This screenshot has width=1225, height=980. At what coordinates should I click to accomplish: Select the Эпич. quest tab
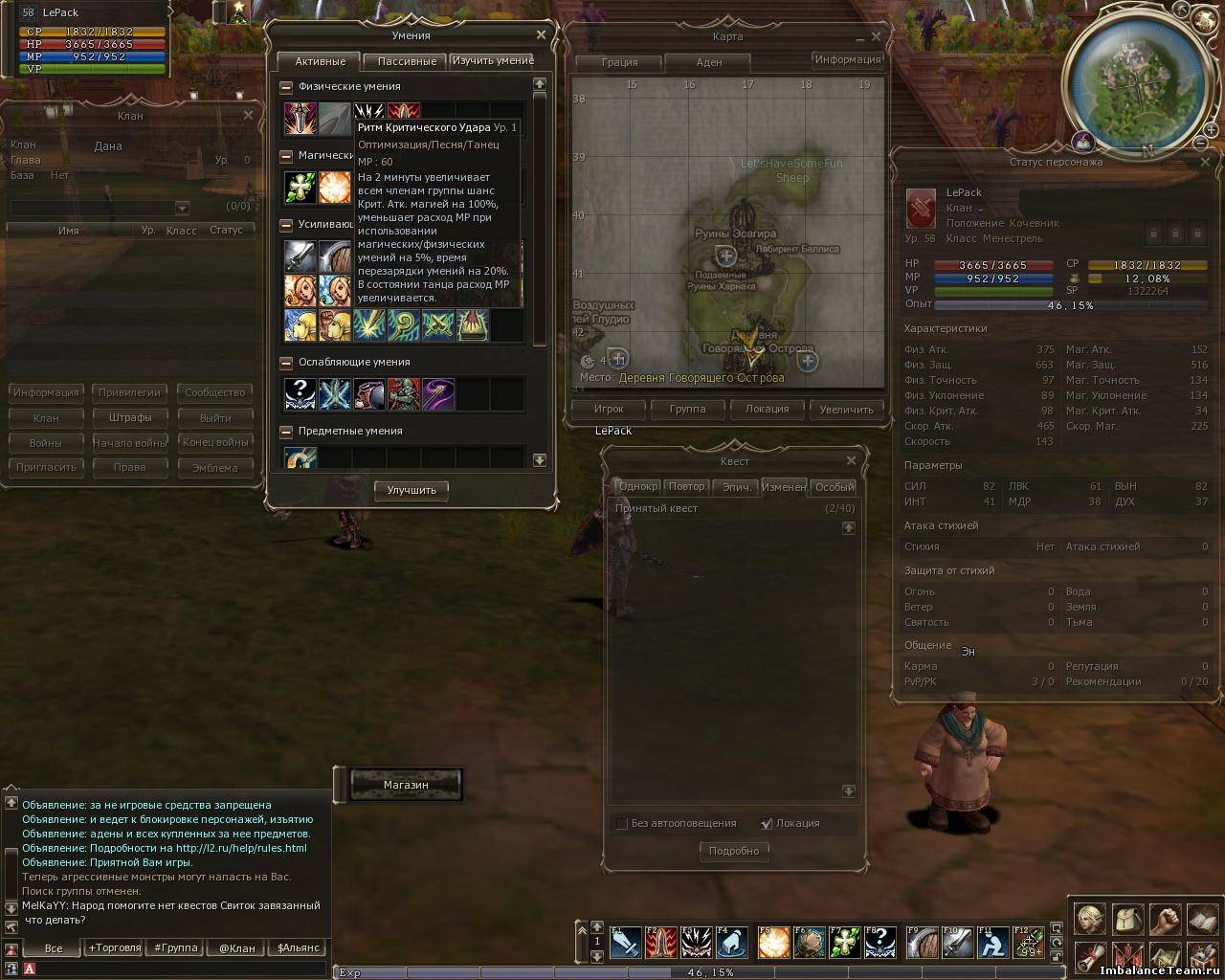click(x=736, y=487)
